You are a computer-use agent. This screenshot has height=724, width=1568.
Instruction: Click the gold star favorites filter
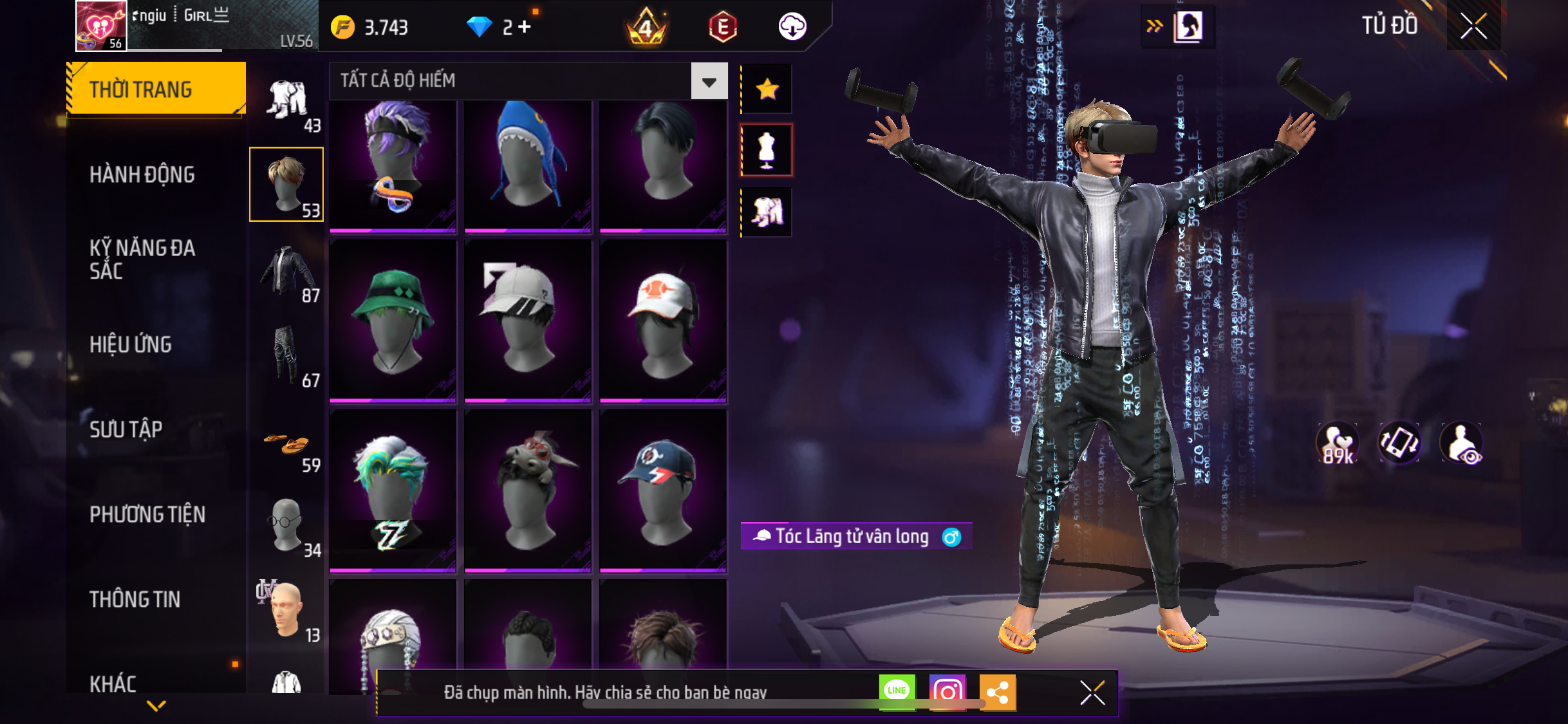coord(767,89)
